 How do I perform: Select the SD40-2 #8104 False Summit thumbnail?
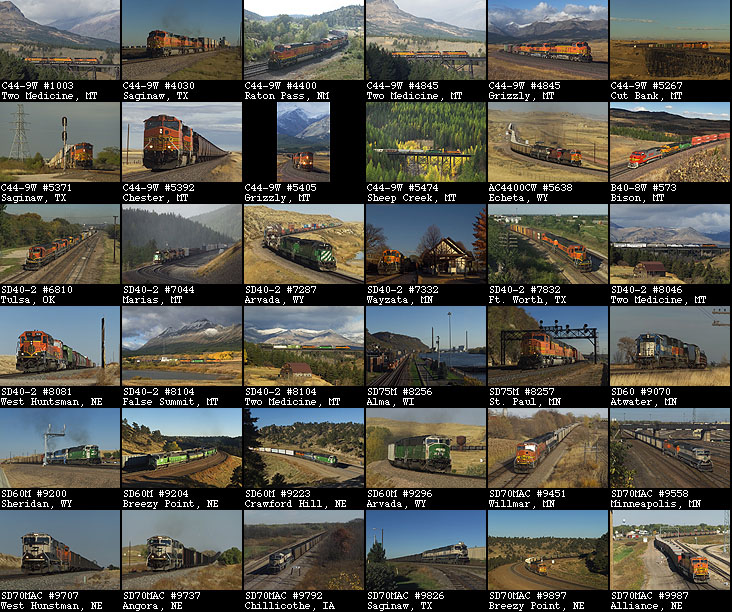point(181,346)
